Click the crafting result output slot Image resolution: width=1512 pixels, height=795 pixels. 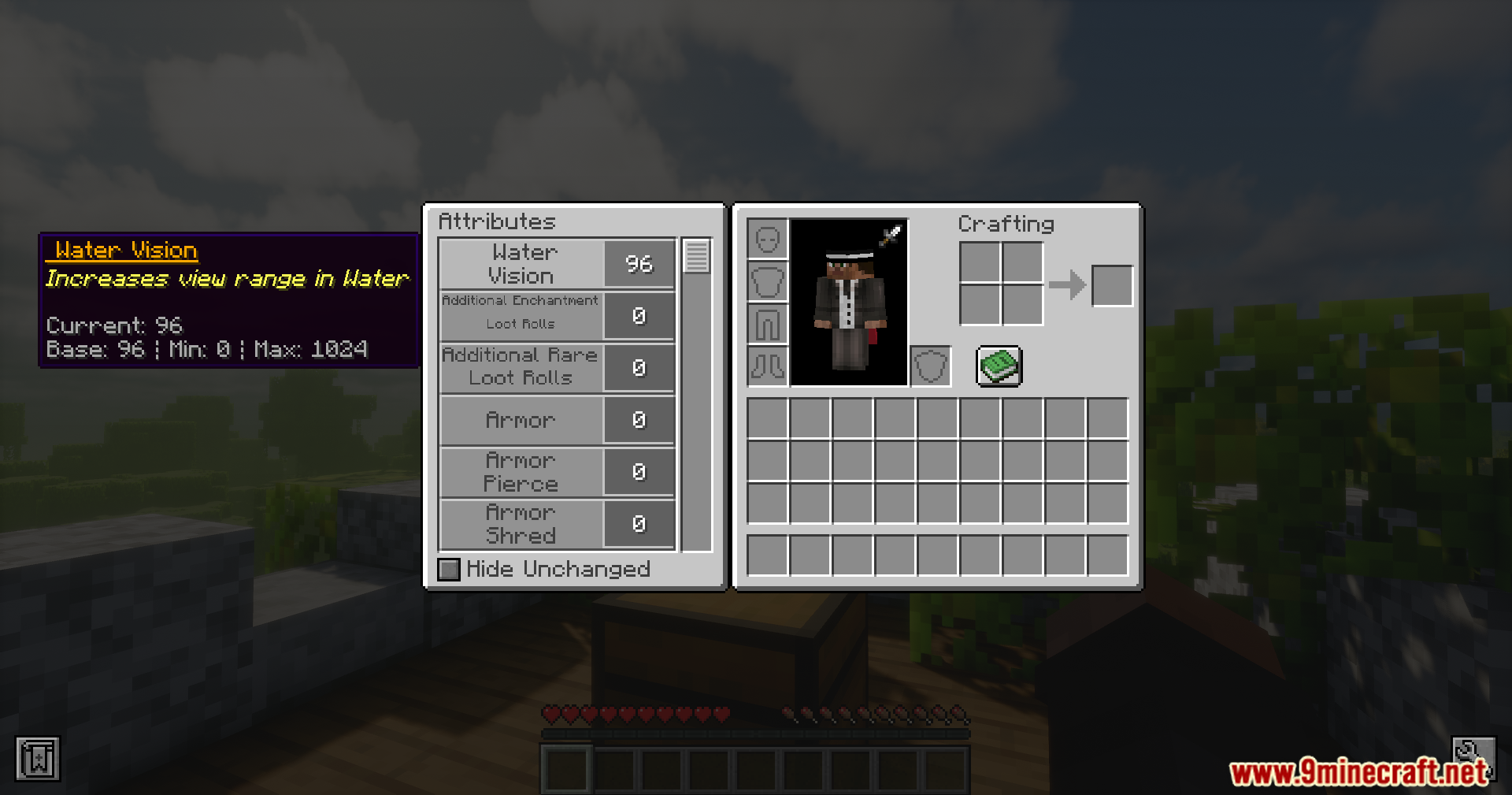click(1112, 285)
